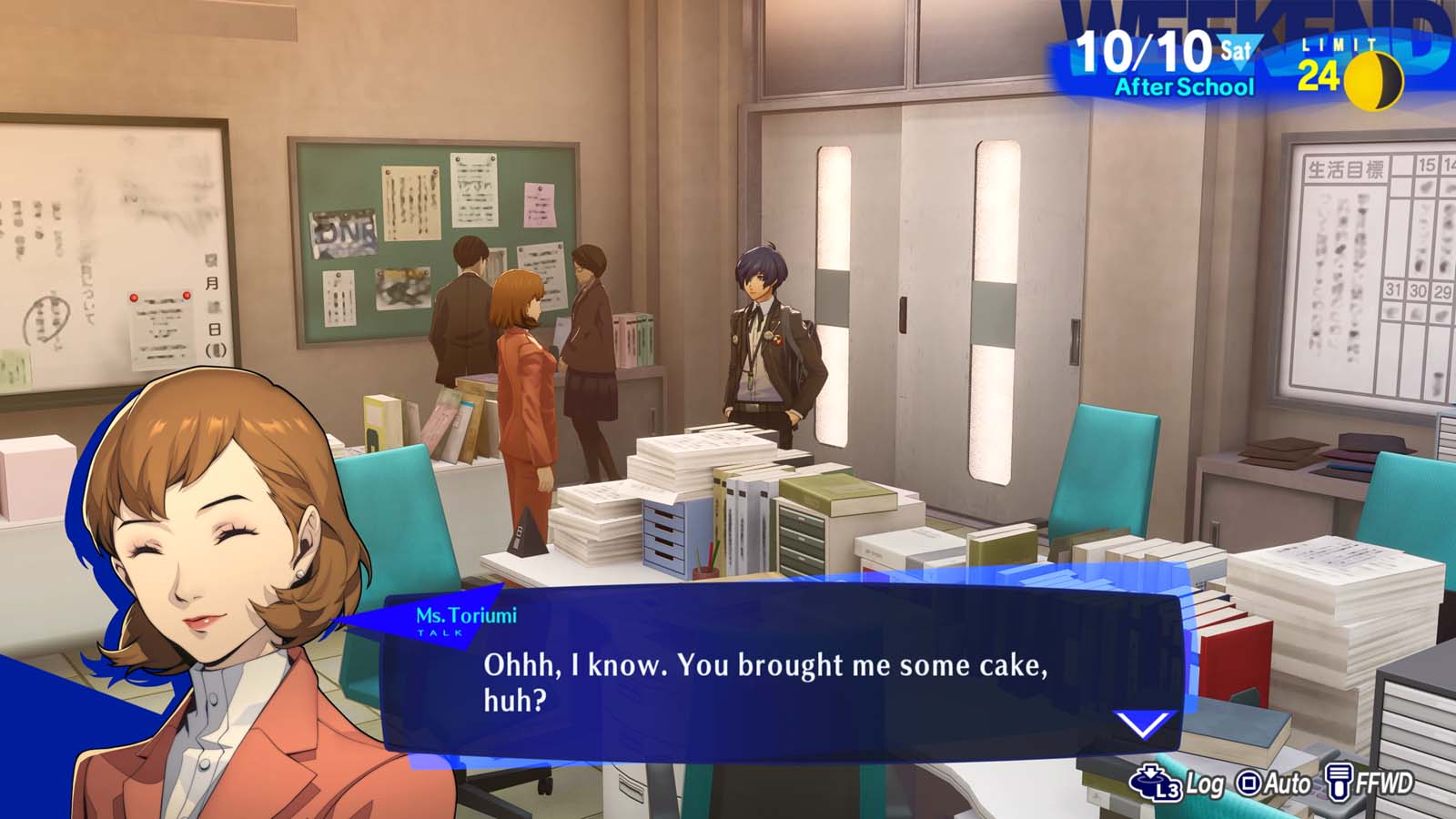Image resolution: width=1456 pixels, height=819 pixels.
Task: Activate the FFWD fast-forward icon
Action: coord(1337,781)
